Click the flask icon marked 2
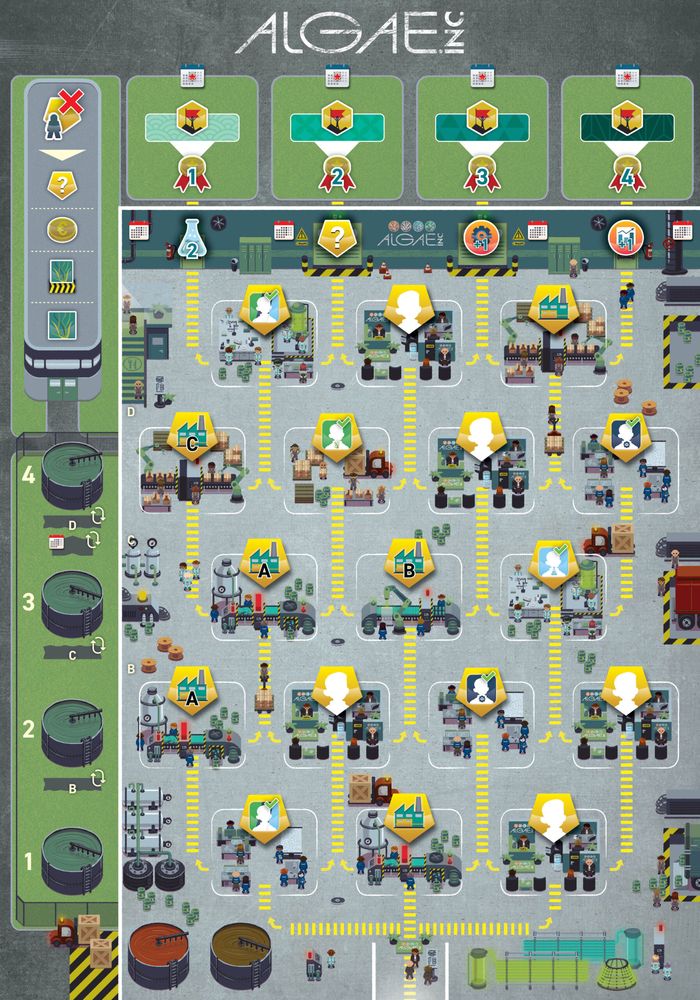Viewport: 700px width, 1000px height. point(192,240)
